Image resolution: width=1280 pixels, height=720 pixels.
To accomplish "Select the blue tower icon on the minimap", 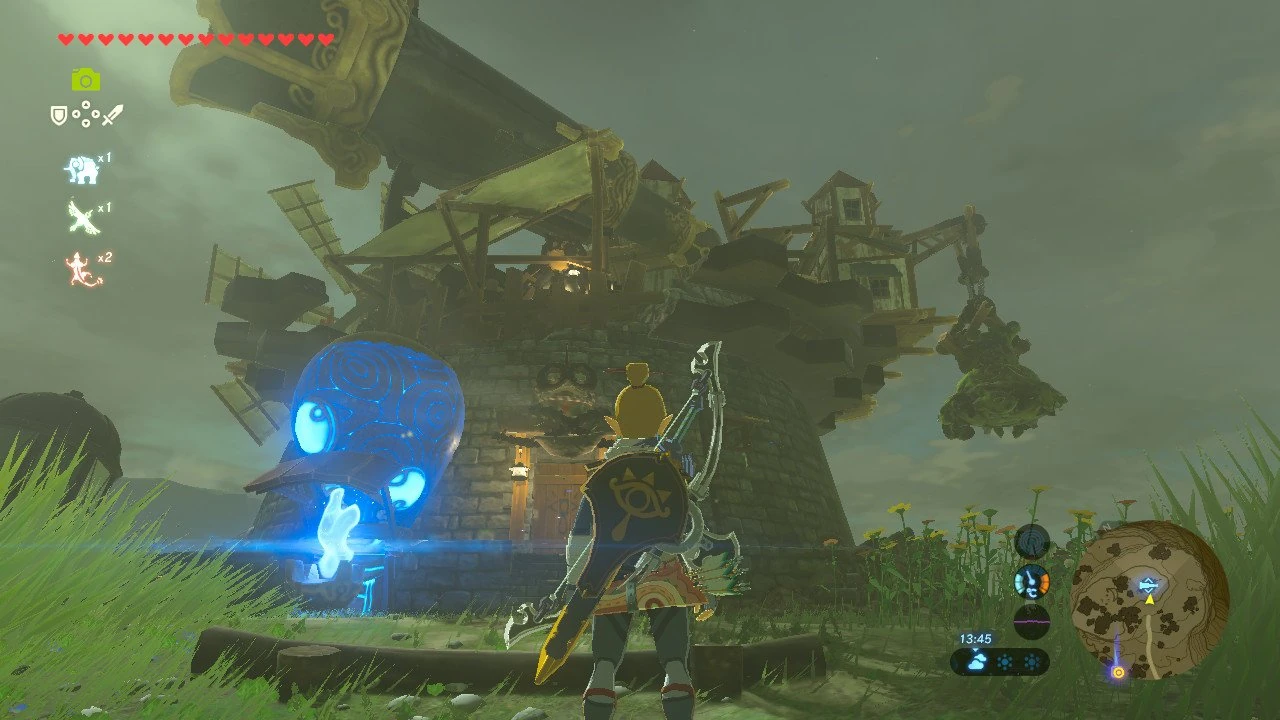I will point(1148,584).
